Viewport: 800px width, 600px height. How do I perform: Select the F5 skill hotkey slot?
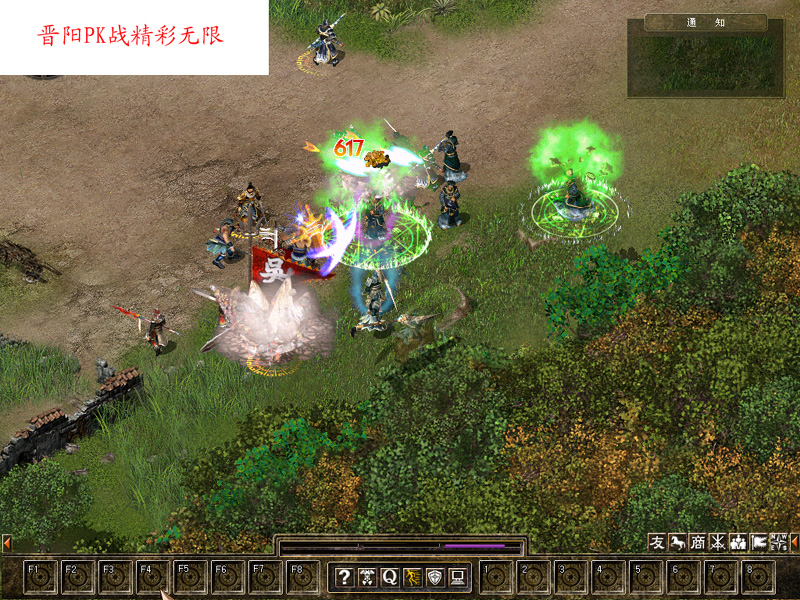coord(191,578)
